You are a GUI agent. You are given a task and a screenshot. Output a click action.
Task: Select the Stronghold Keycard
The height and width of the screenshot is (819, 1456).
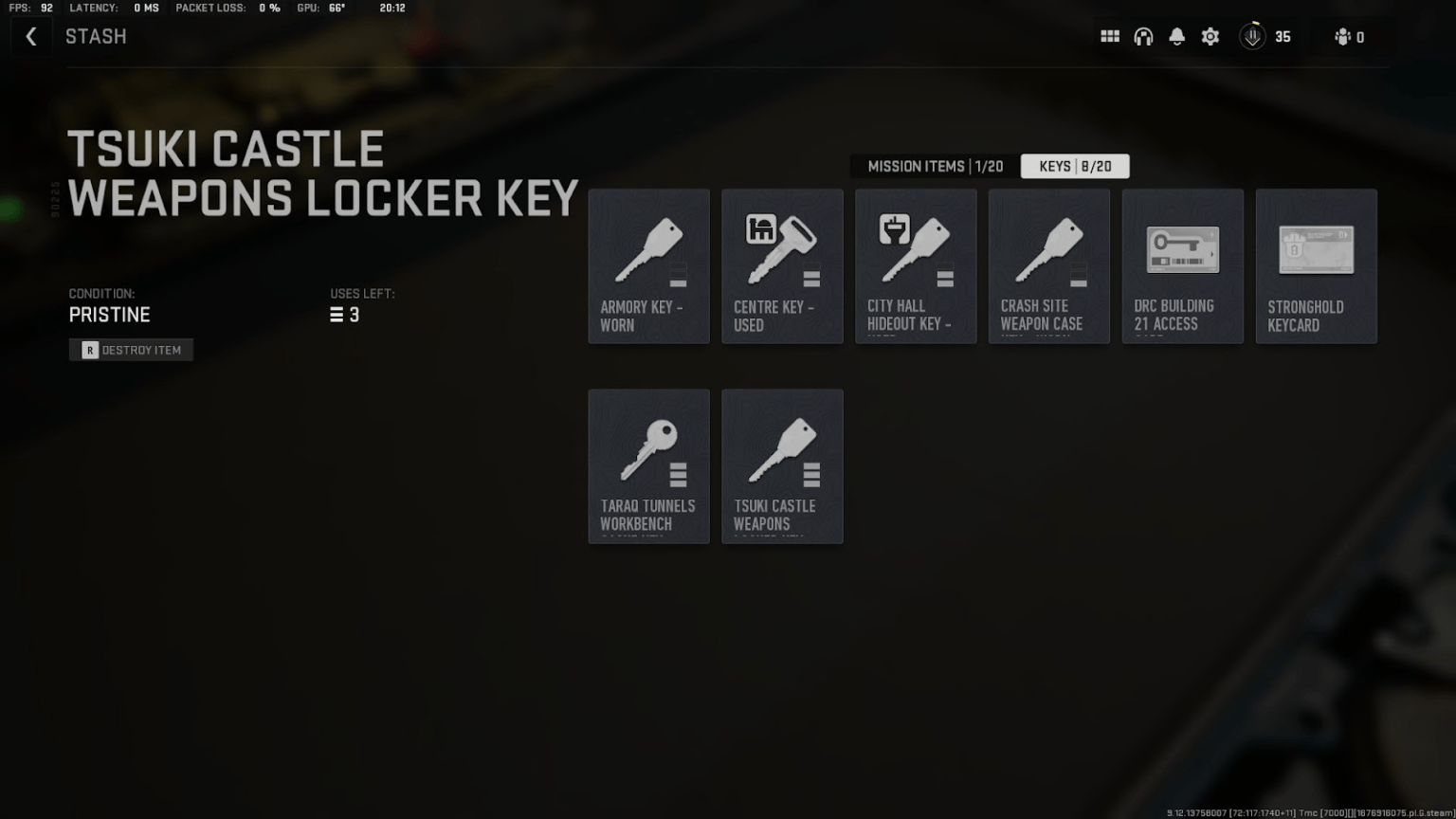coord(1316,265)
